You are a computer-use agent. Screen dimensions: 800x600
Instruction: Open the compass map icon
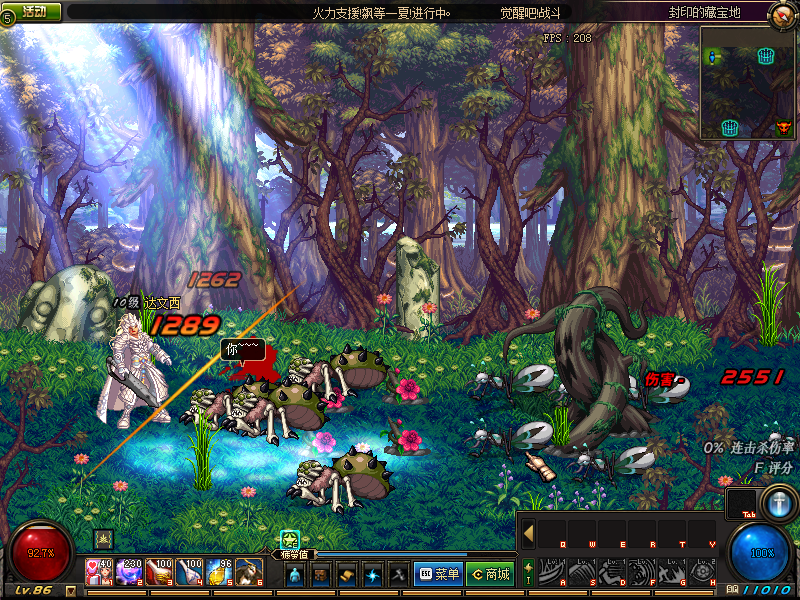(x=782, y=14)
